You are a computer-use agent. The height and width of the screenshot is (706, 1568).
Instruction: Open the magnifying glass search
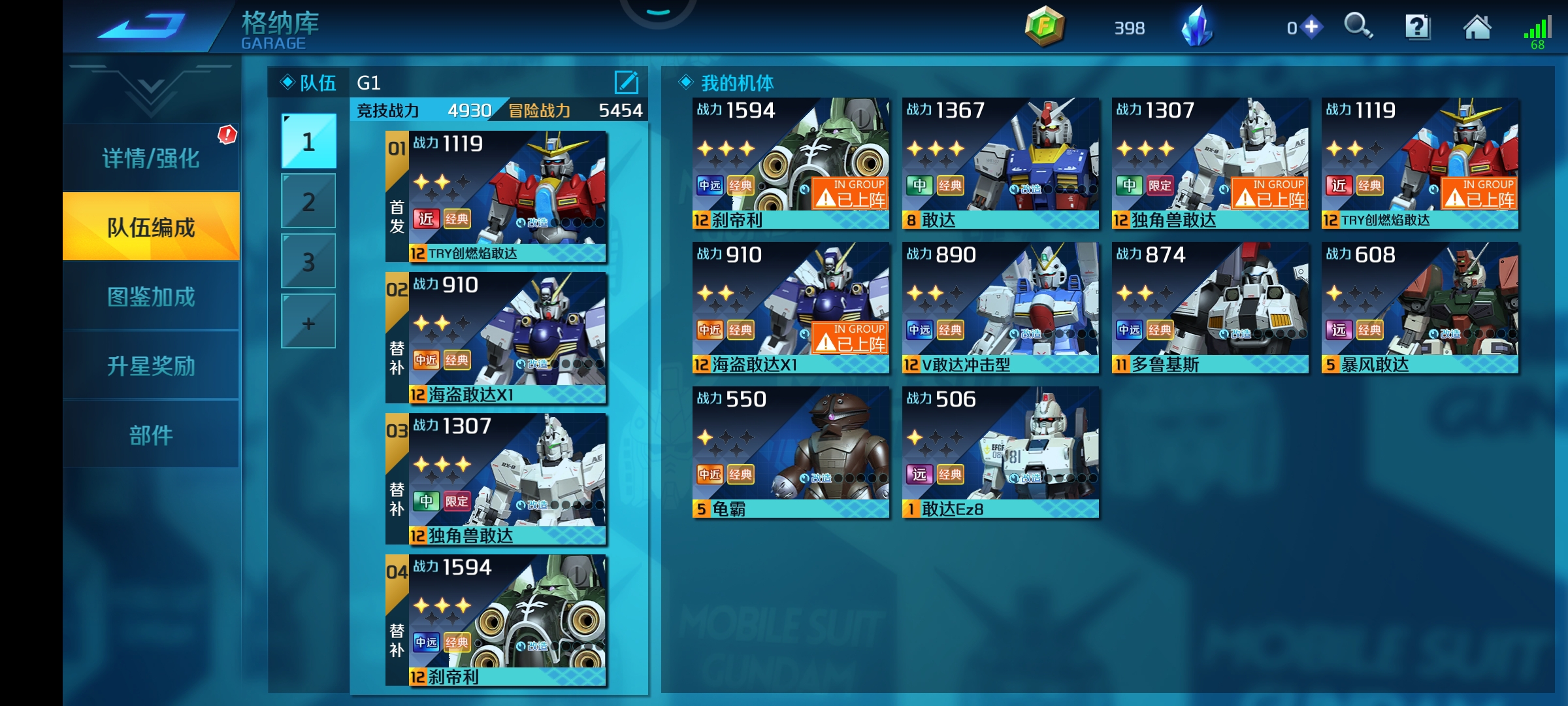click(x=1358, y=27)
